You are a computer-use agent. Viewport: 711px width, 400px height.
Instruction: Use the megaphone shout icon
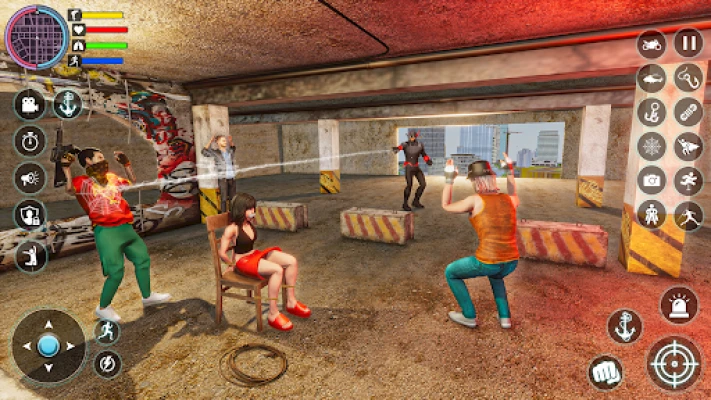point(29,177)
